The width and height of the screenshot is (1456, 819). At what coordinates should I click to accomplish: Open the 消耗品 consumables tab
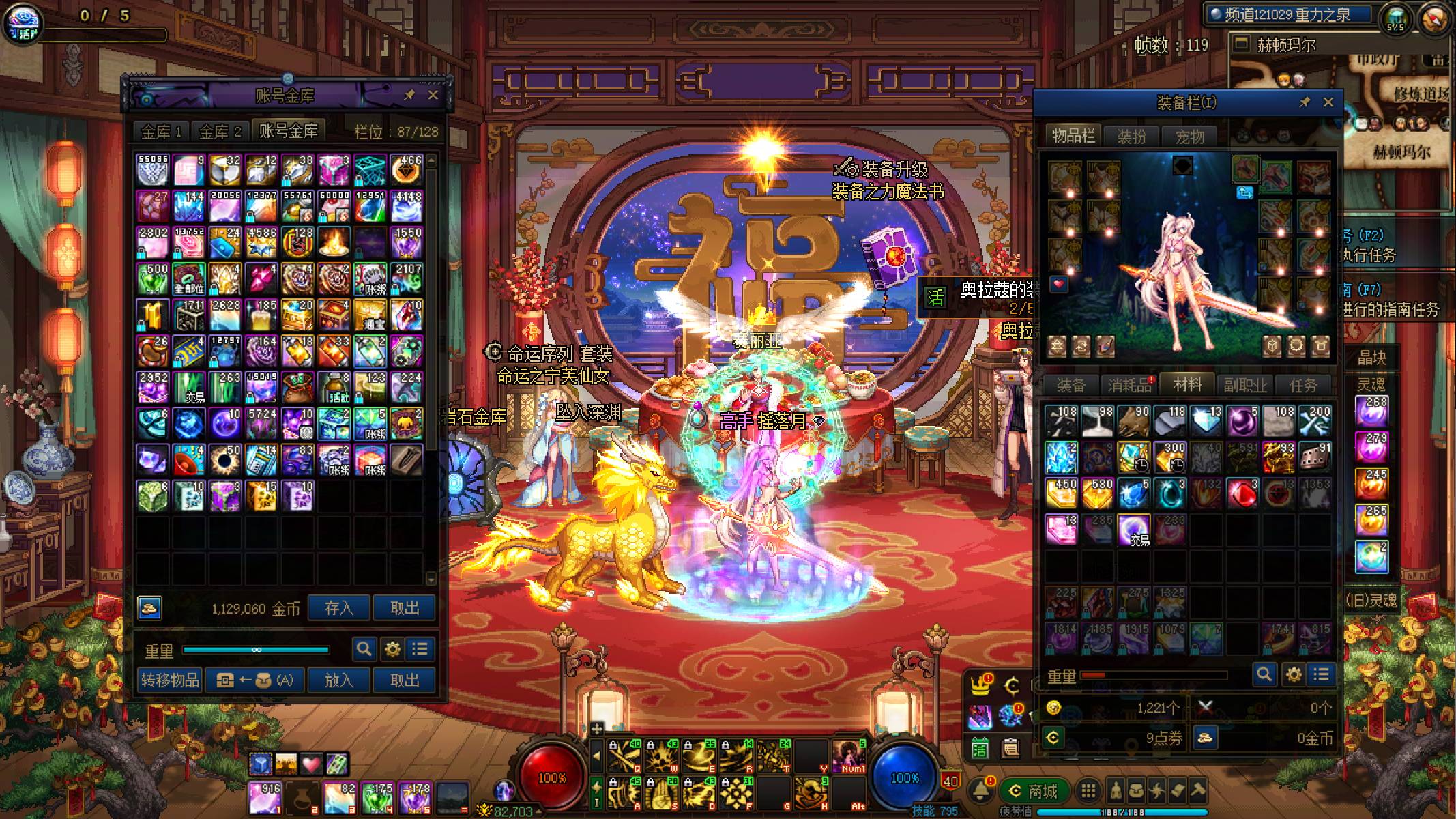tap(1129, 385)
